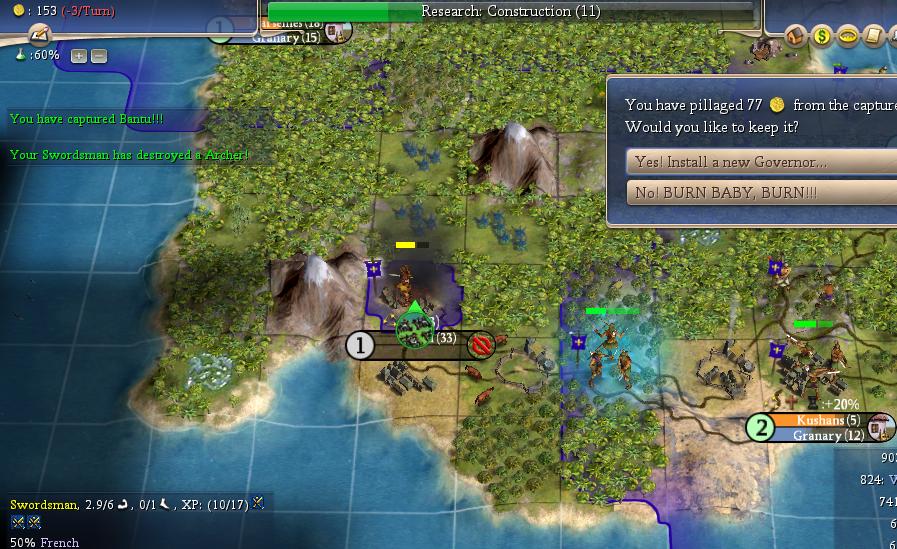
Task: Increase the research rate with plus
Action: pyautogui.click(x=79, y=56)
